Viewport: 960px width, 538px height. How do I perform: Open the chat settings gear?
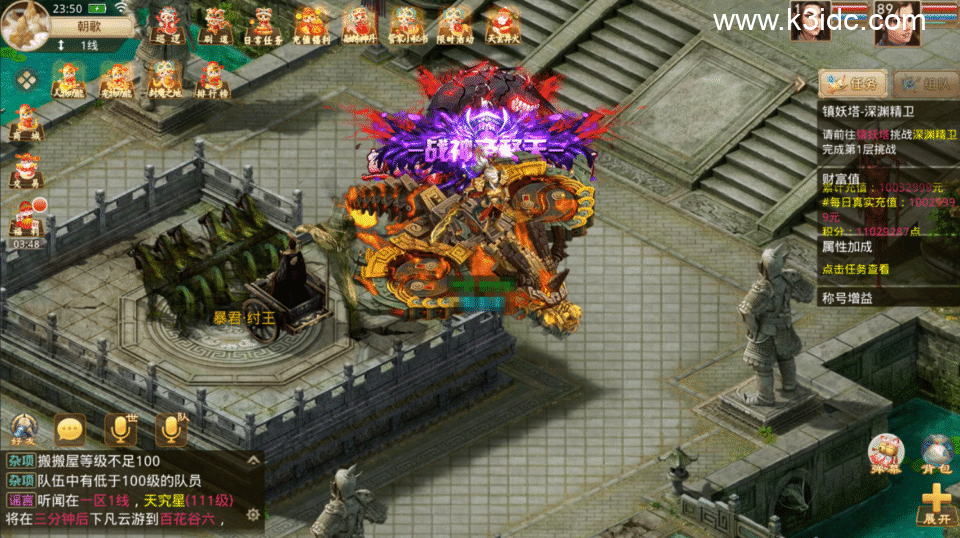pos(253,514)
